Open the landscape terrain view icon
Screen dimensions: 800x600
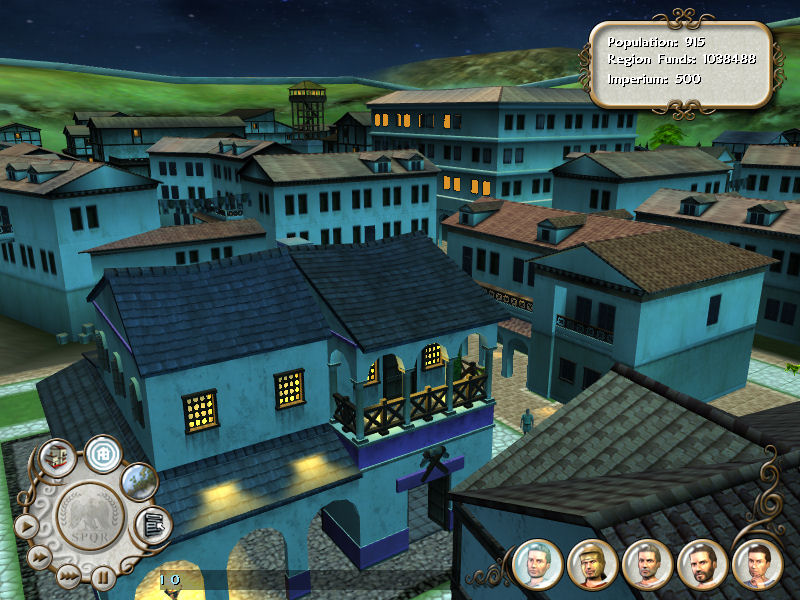point(139,481)
